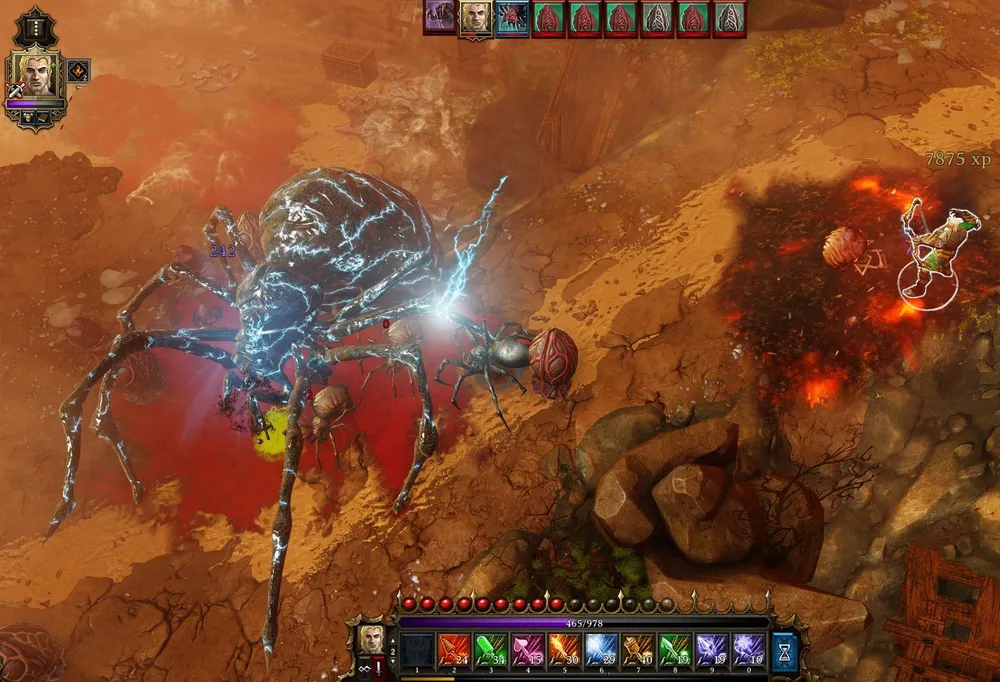Select the blond hero's party portrait
The image size is (1000, 682).
pyautogui.click(x=35, y=76)
